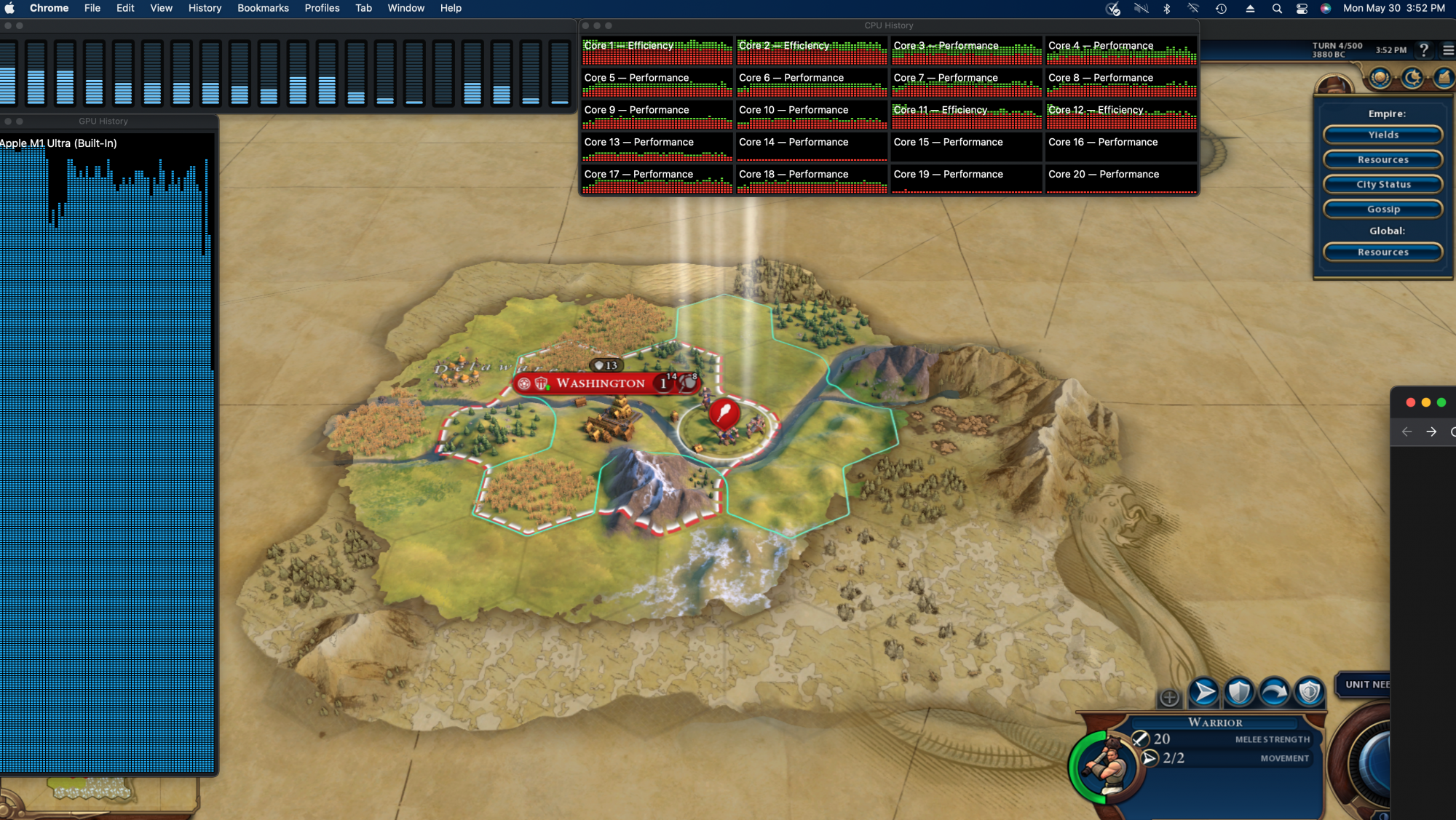Skip the warrior's turn with curved arrow

tap(1274, 692)
